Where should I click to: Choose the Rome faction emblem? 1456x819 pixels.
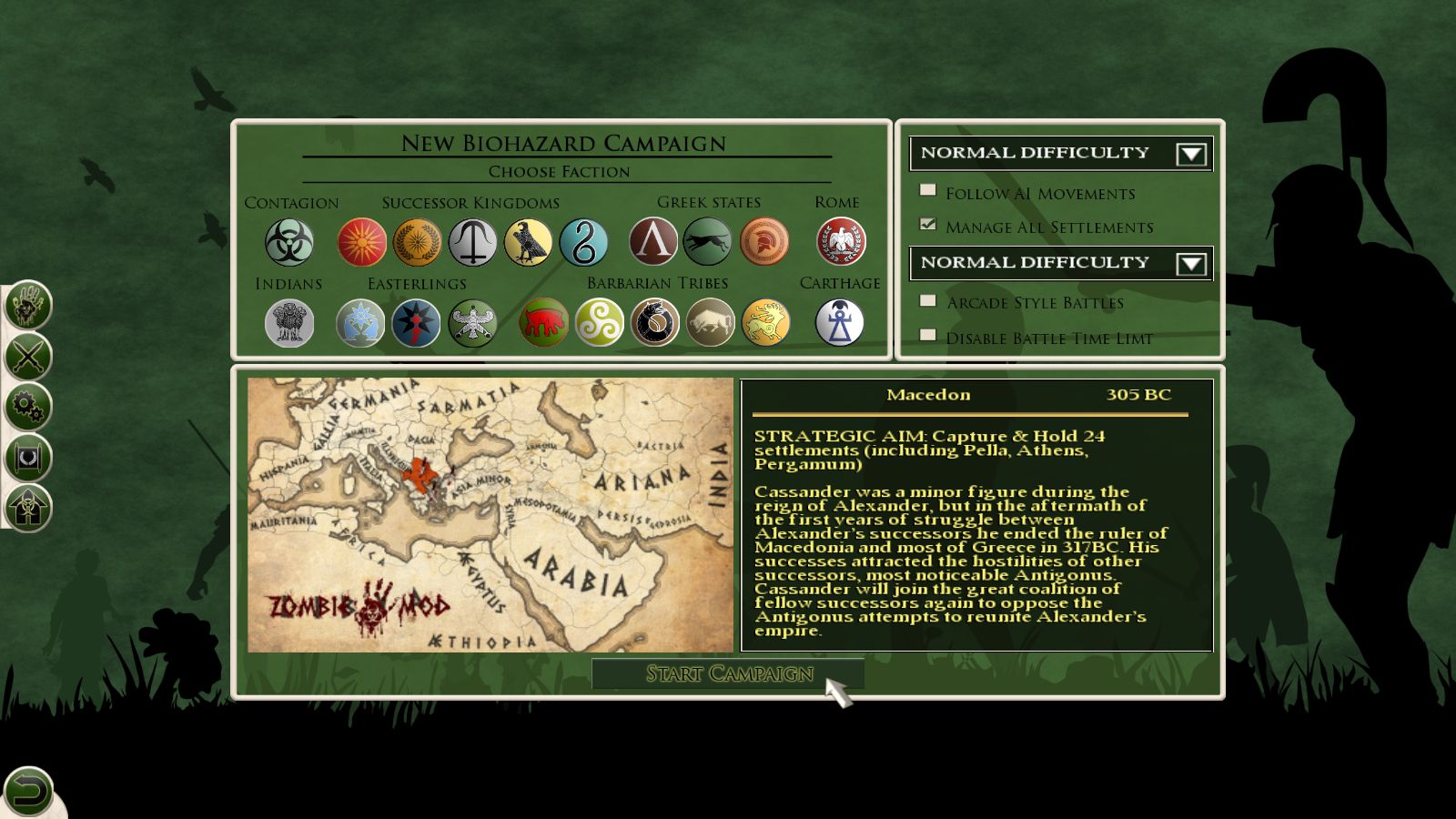(x=840, y=242)
